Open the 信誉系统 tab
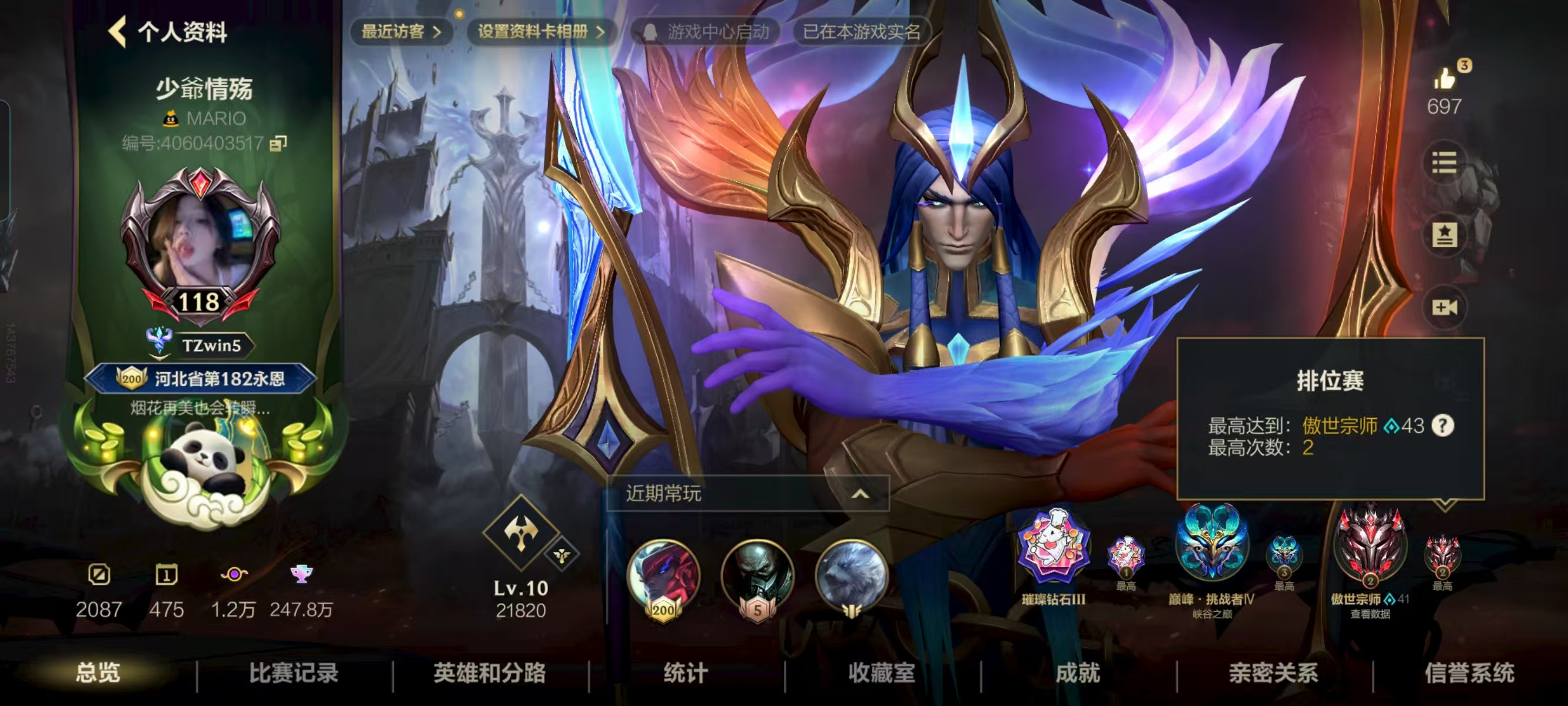This screenshot has height=706, width=1568. pyautogui.click(x=1469, y=673)
